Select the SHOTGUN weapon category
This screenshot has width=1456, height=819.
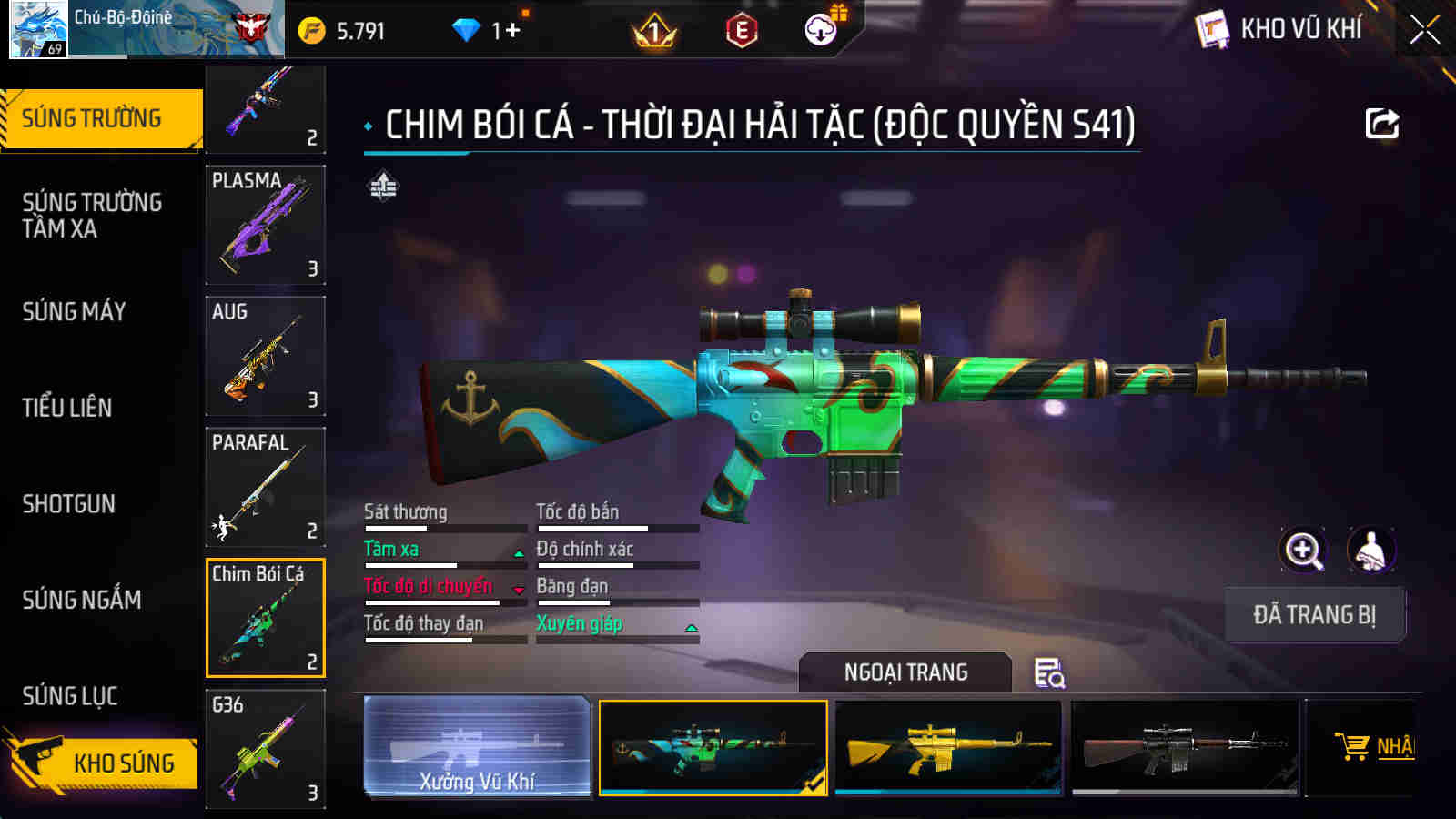(66, 503)
